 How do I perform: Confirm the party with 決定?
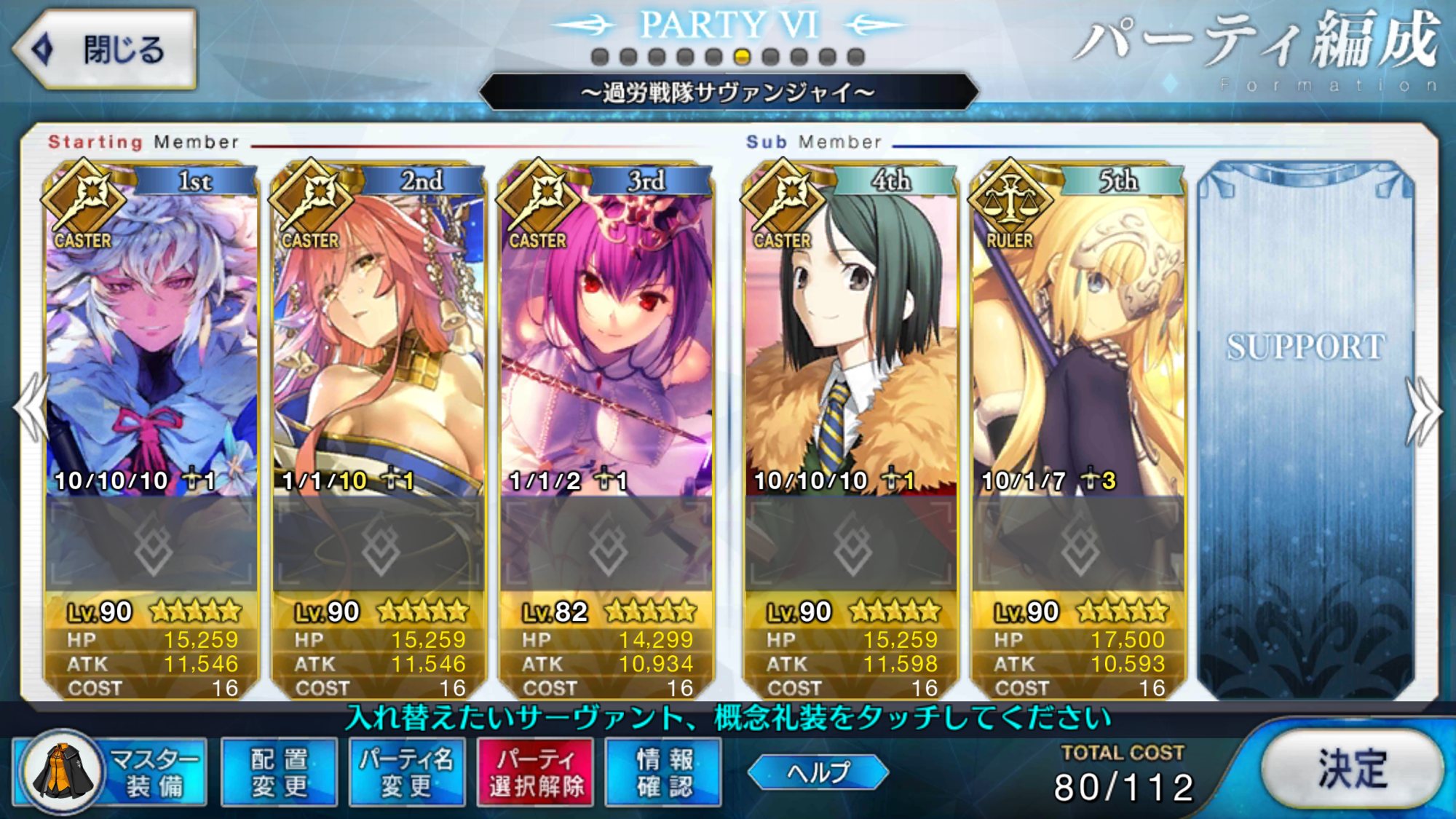click(1352, 768)
